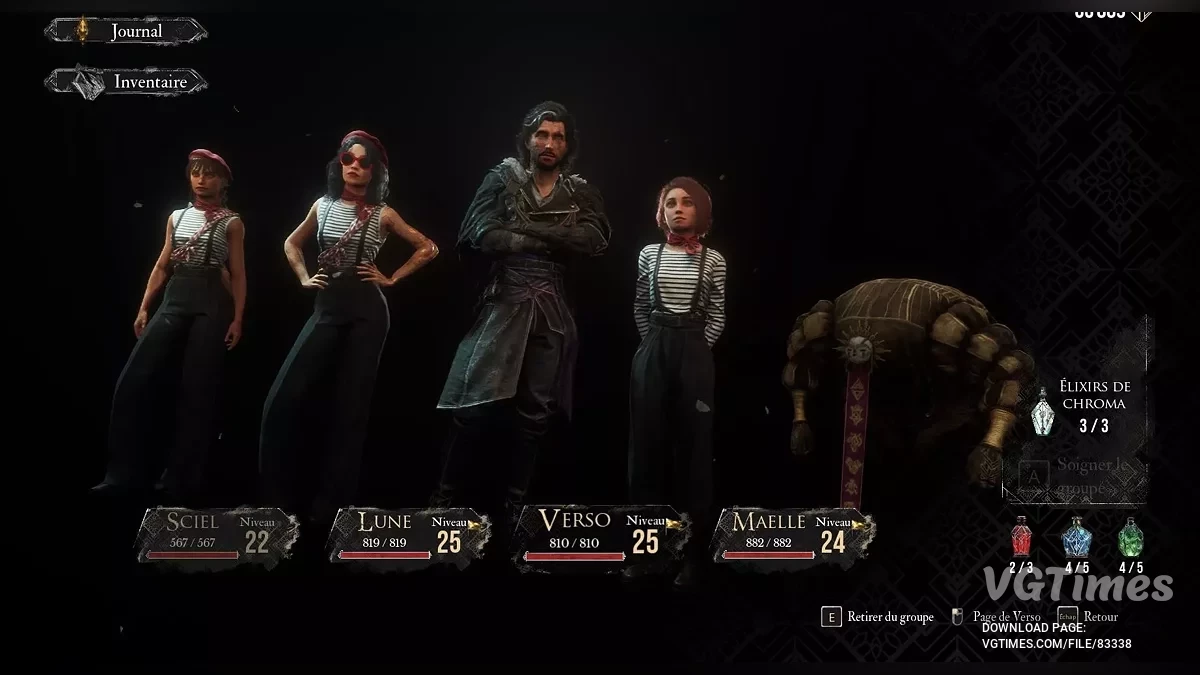Viewport: 1200px width, 675px height.
Task: Open the Journal menu
Action: pos(126,31)
